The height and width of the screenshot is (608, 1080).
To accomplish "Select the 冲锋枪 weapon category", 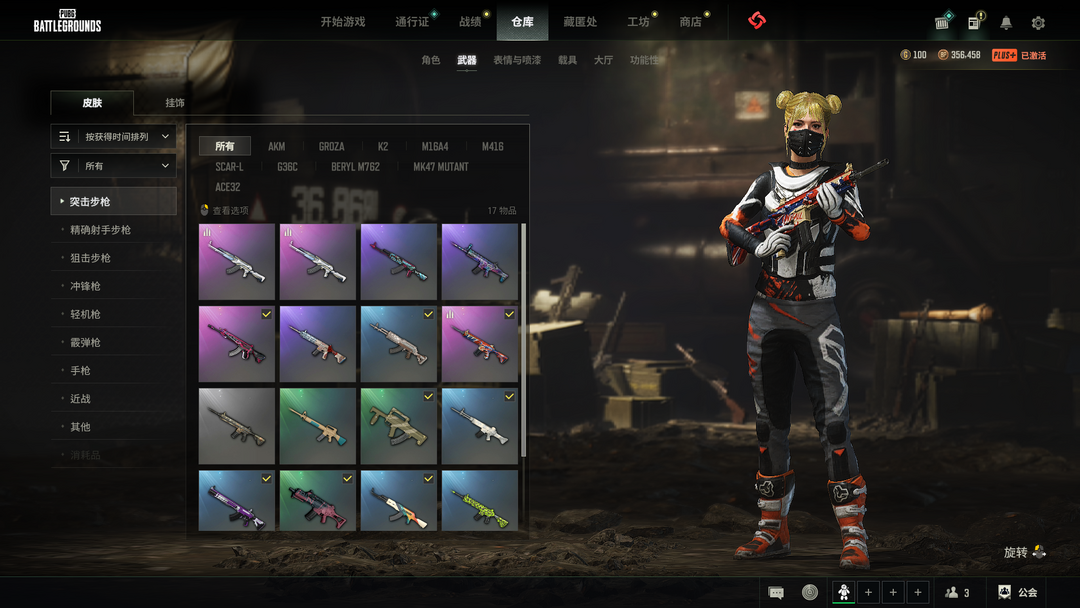I will [85, 286].
